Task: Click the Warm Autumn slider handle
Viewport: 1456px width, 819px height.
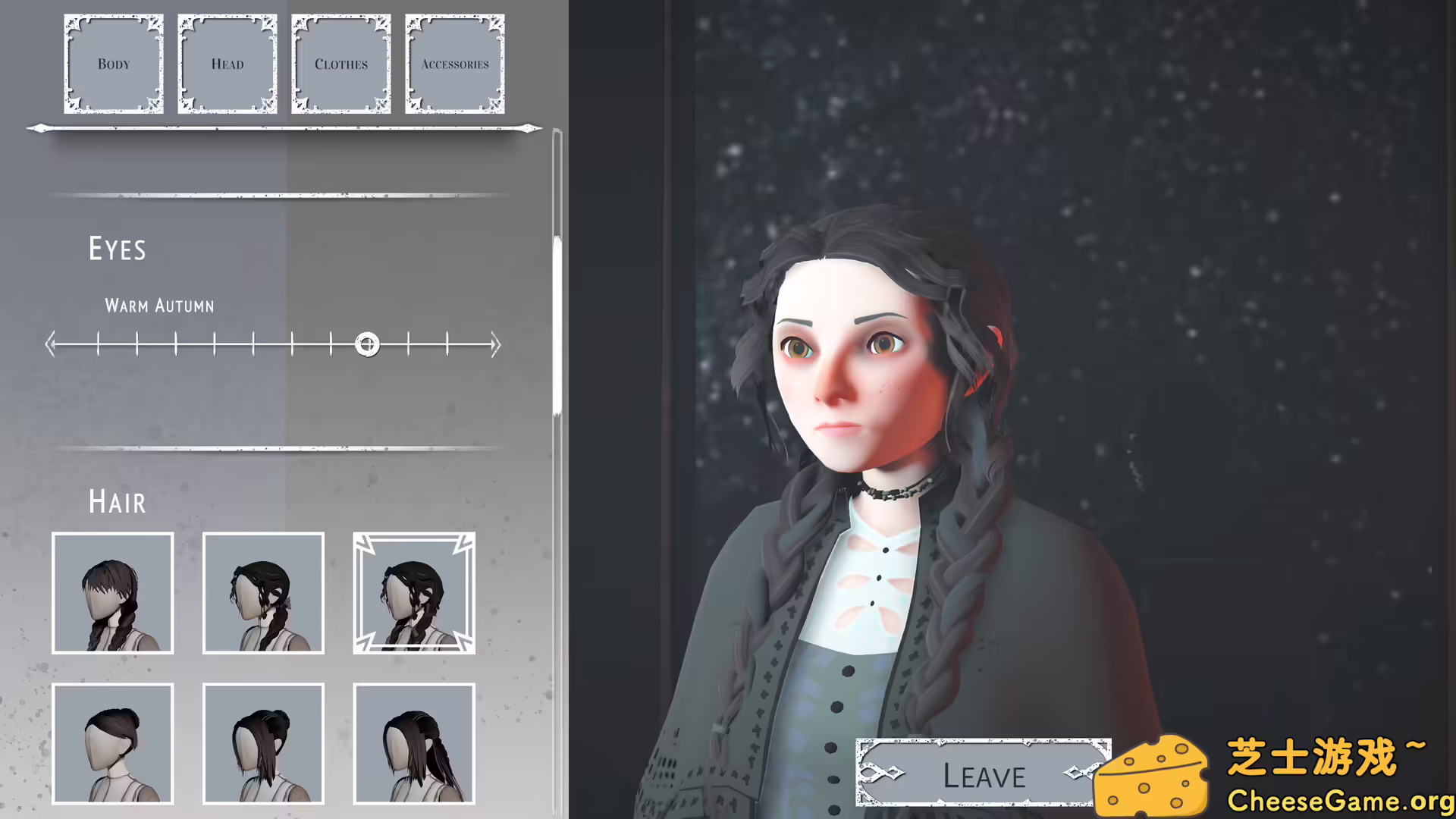Action: 368,344
